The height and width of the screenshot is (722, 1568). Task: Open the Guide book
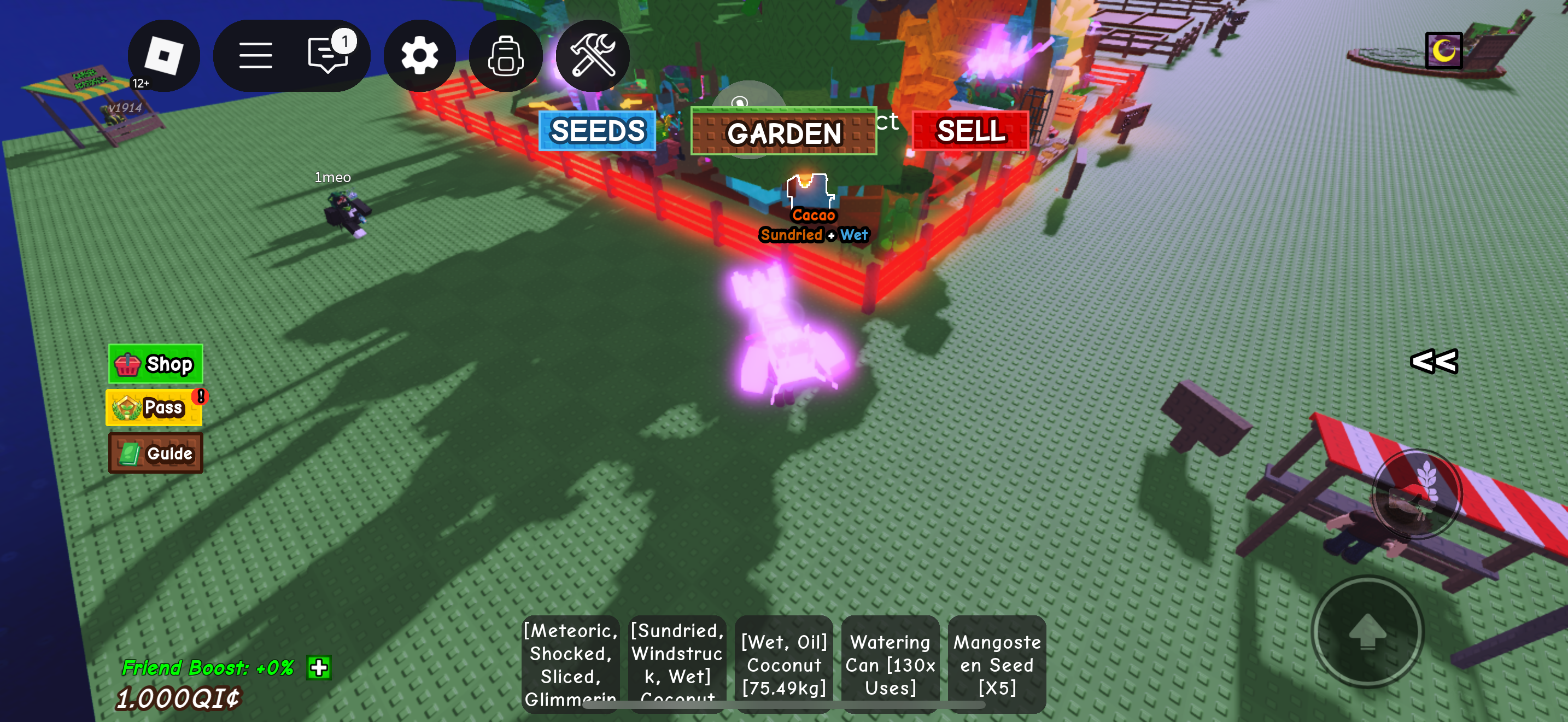(155, 453)
